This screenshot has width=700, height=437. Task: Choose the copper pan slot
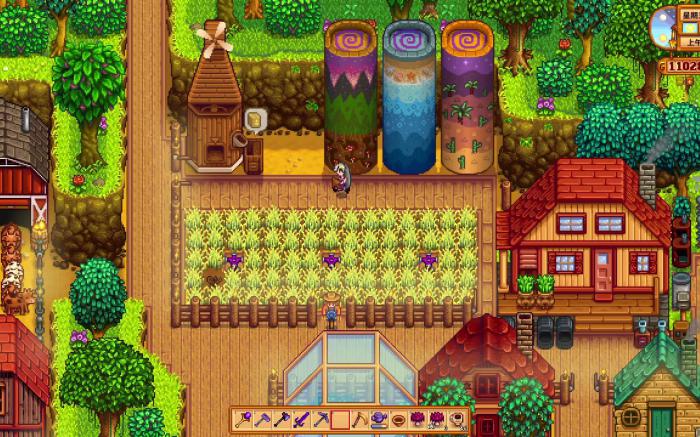point(398,419)
